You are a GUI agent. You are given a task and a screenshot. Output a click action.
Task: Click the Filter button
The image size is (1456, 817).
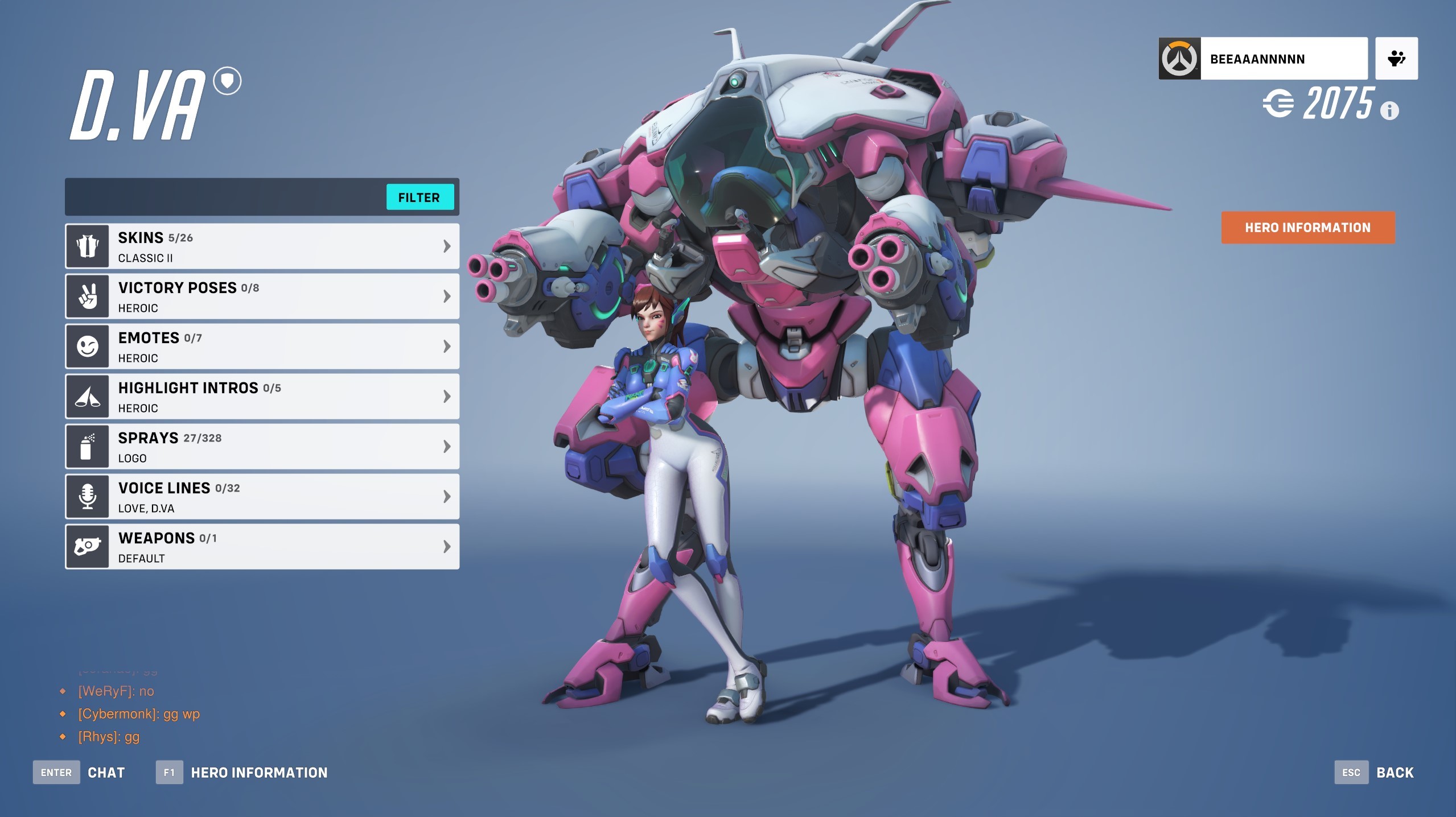coord(419,197)
